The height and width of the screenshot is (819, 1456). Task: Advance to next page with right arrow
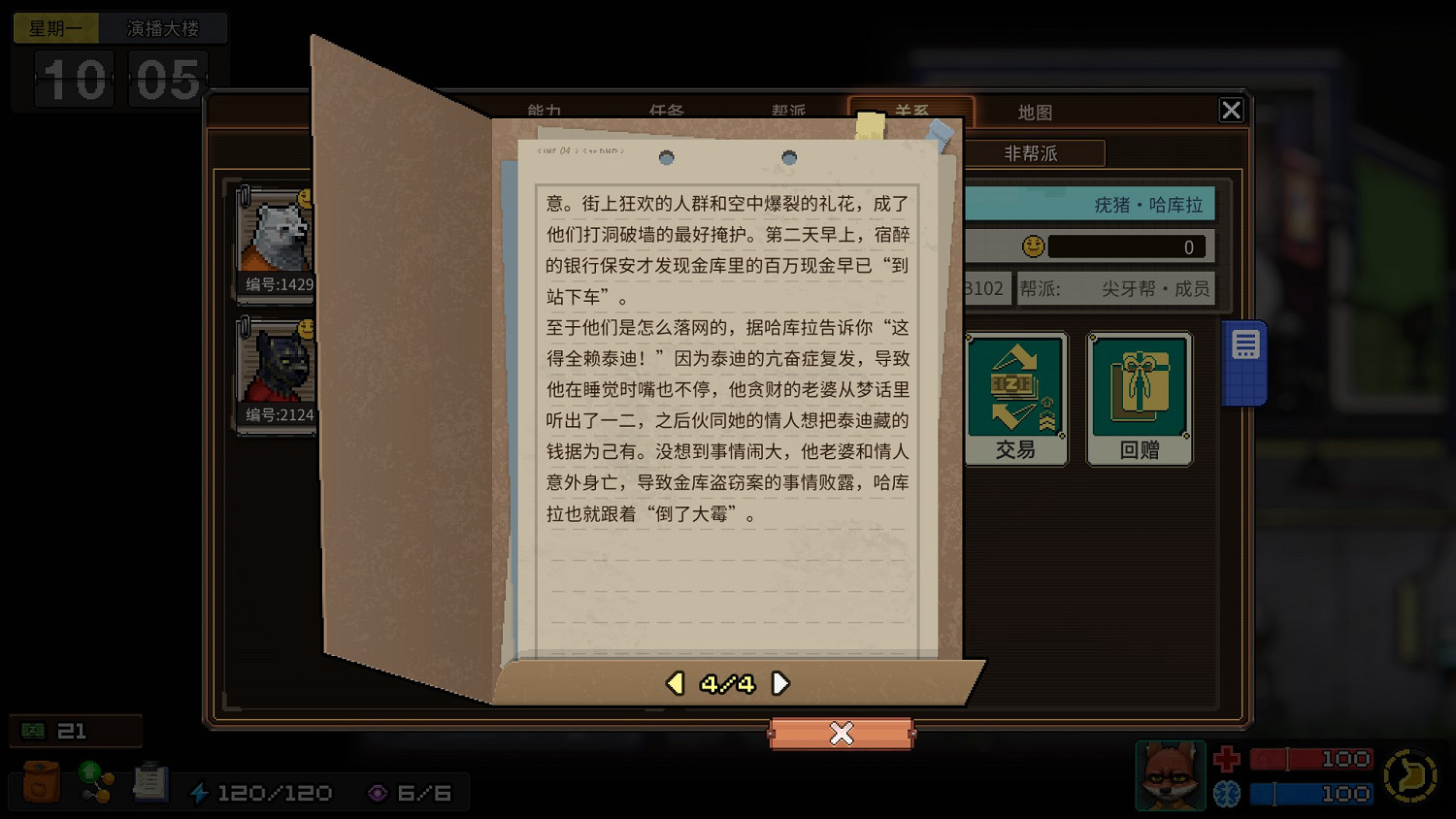781,683
